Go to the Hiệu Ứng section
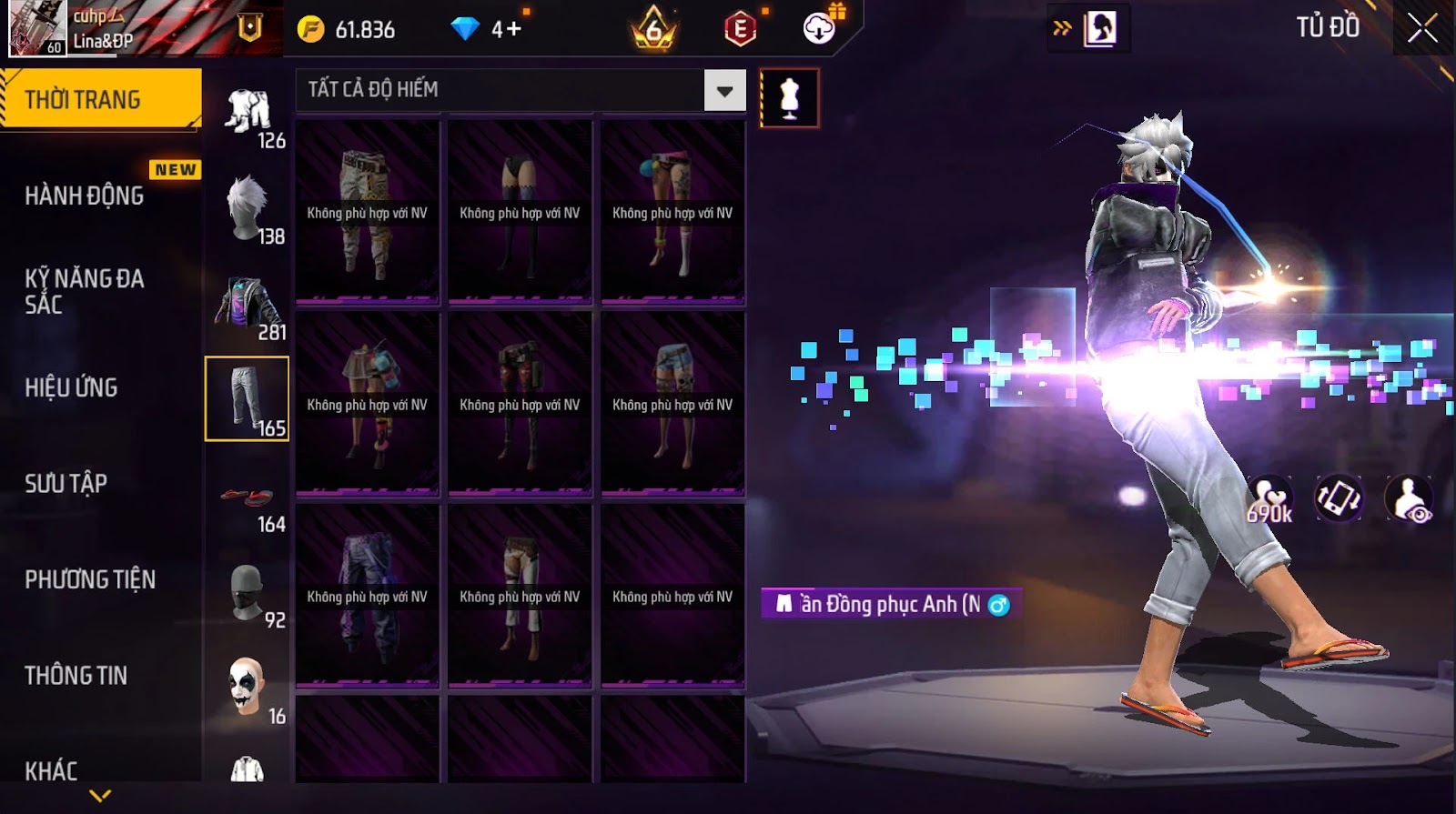 pos(71,387)
